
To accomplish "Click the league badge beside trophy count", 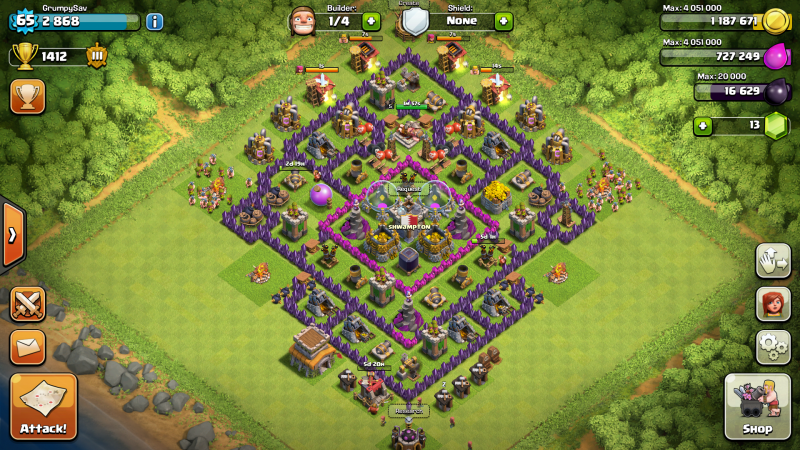I will 96,56.
